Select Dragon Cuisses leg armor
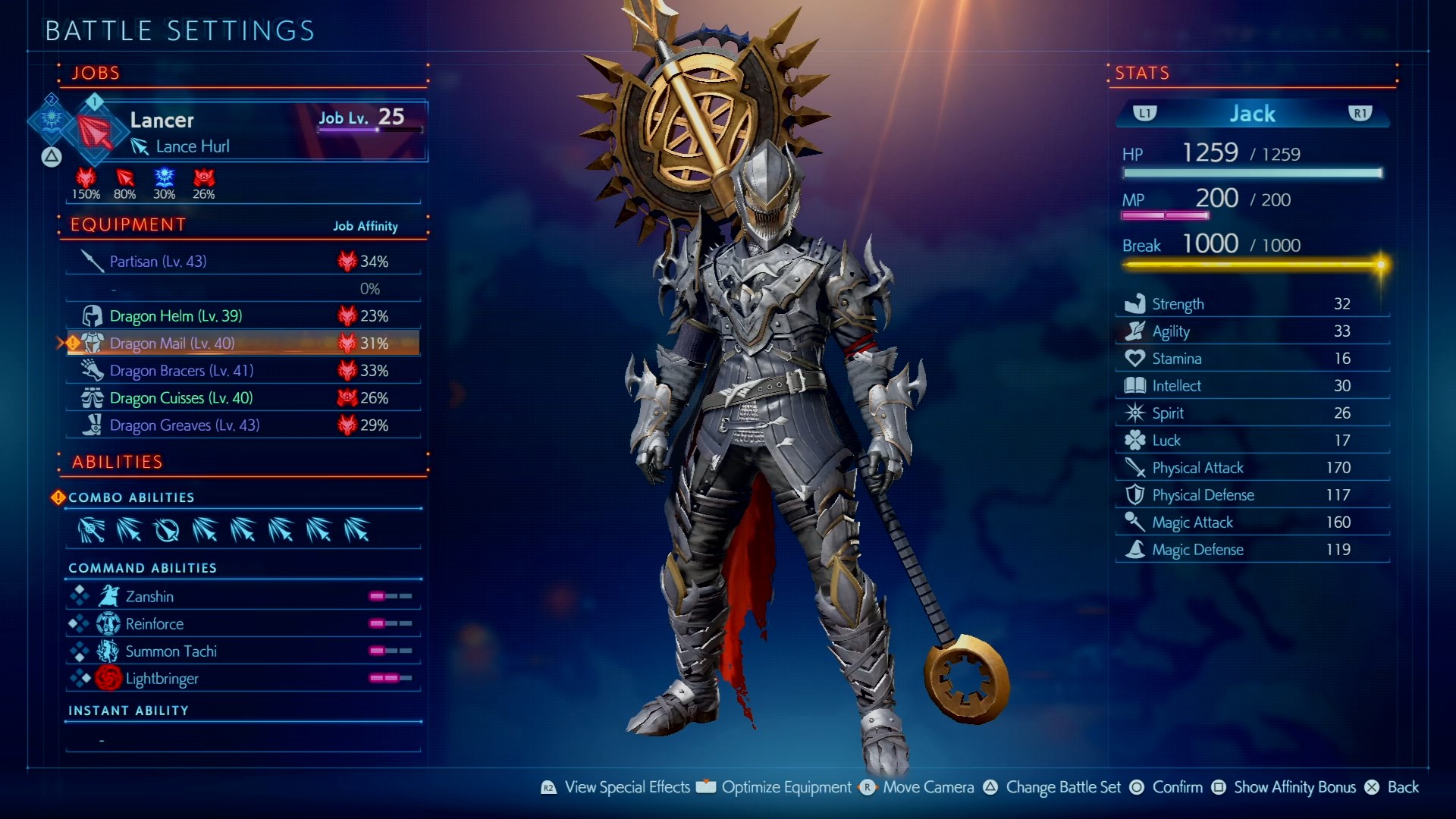The height and width of the screenshot is (819, 1456). click(x=243, y=398)
